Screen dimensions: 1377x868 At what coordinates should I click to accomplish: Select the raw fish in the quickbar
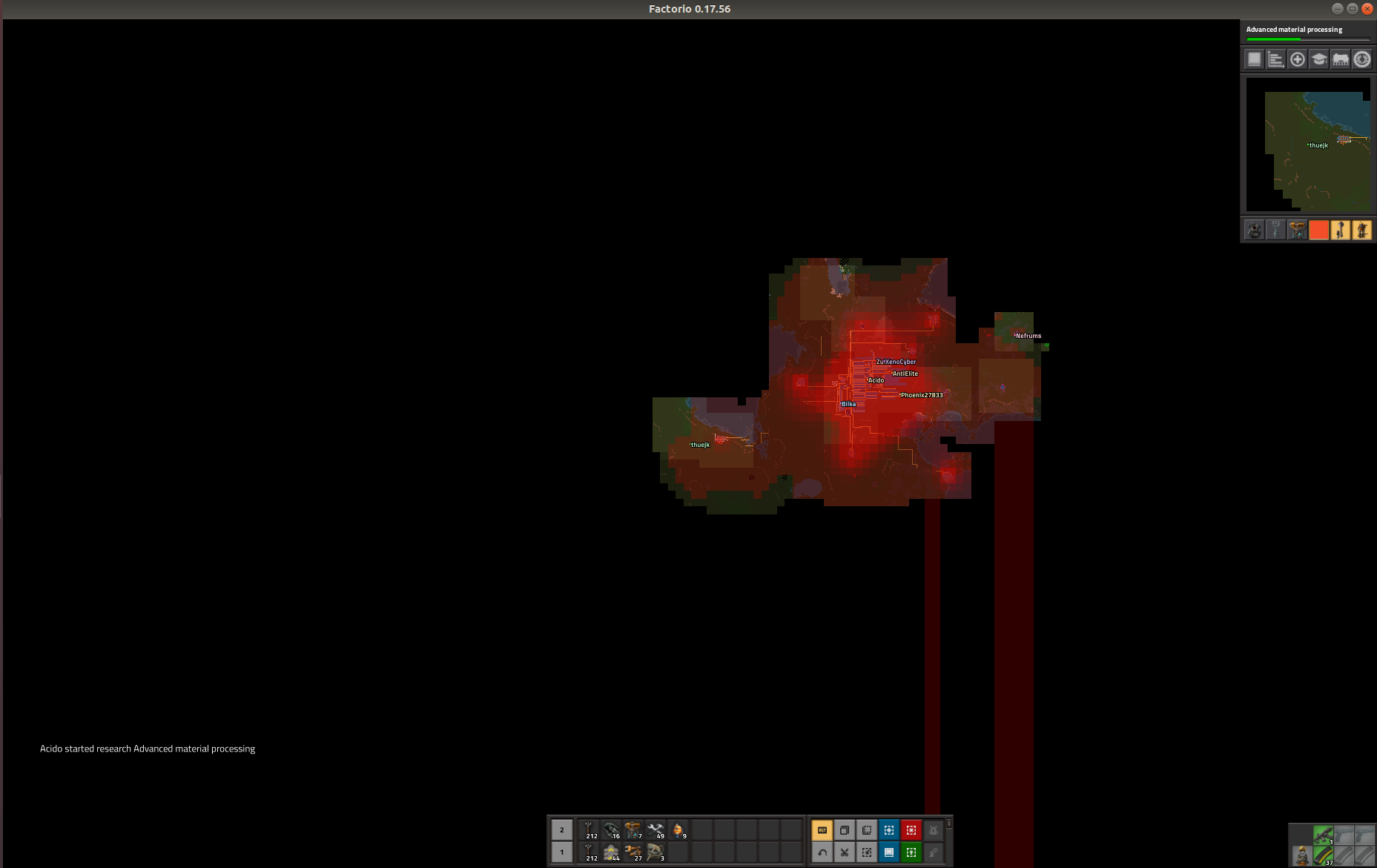pyautogui.click(x=680, y=830)
